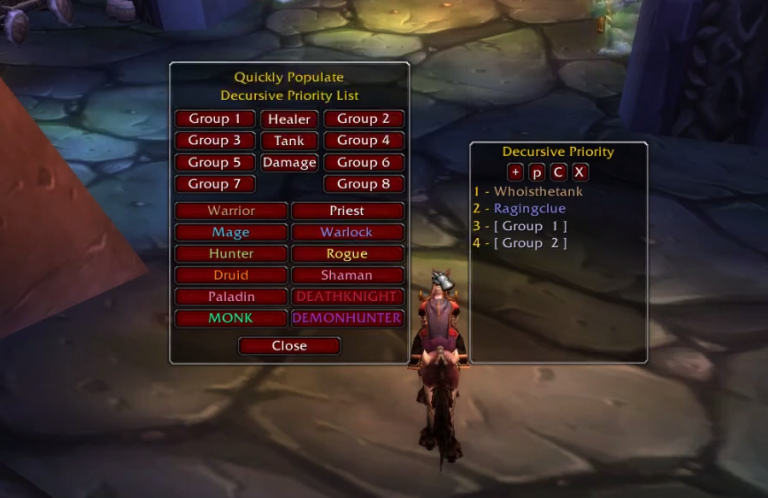Image resolution: width=768 pixels, height=498 pixels.
Task: Add the Warlock class
Action: tap(347, 232)
